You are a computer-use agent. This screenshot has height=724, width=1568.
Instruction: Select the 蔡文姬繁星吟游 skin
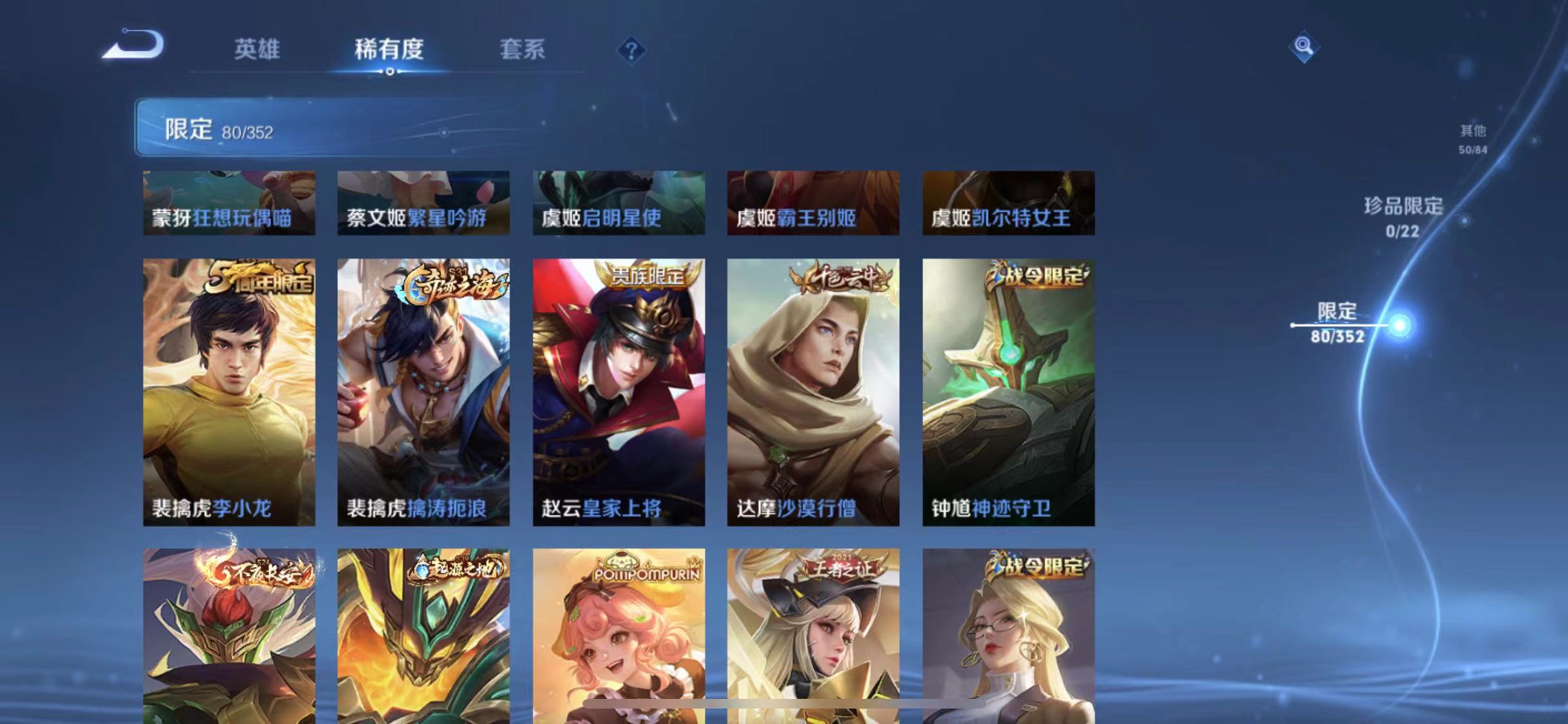tap(424, 203)
